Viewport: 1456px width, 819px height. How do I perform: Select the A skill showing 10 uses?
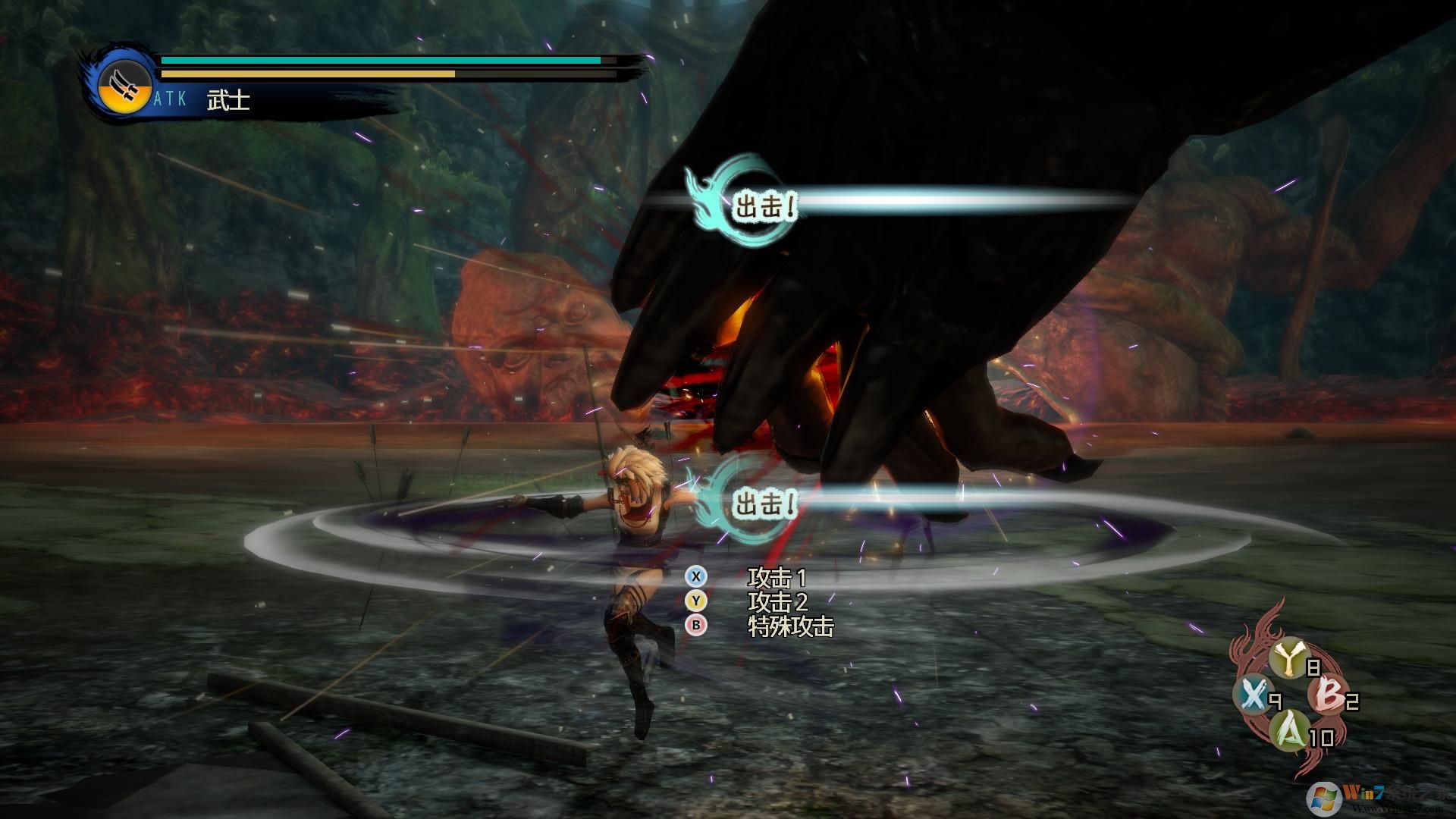tap(1289, 730)
